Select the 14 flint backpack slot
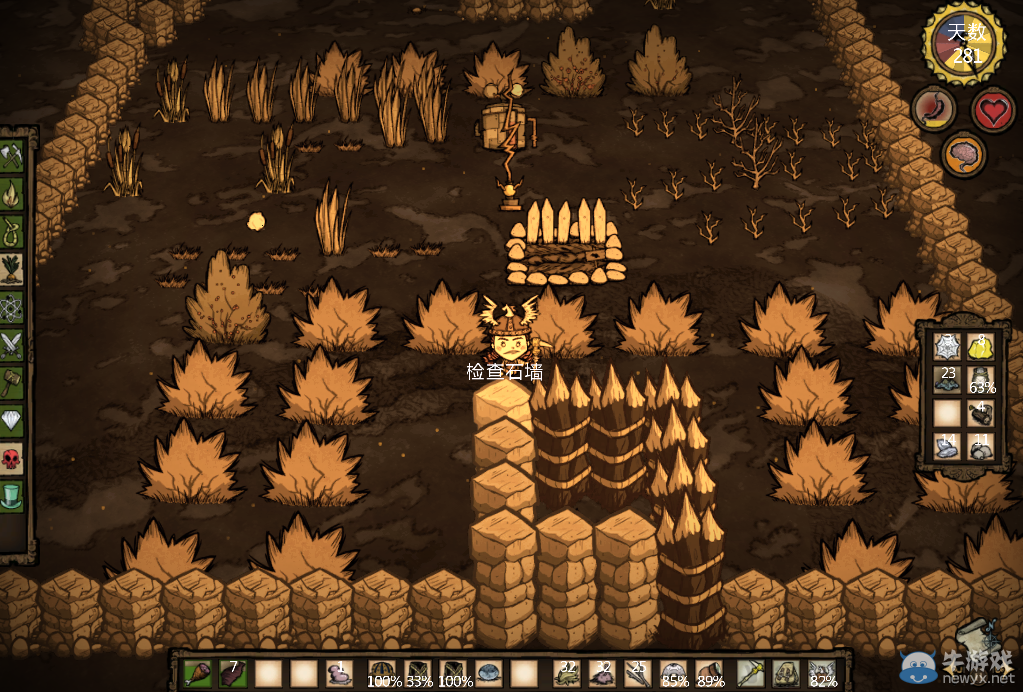 click(x=947, y=446)
